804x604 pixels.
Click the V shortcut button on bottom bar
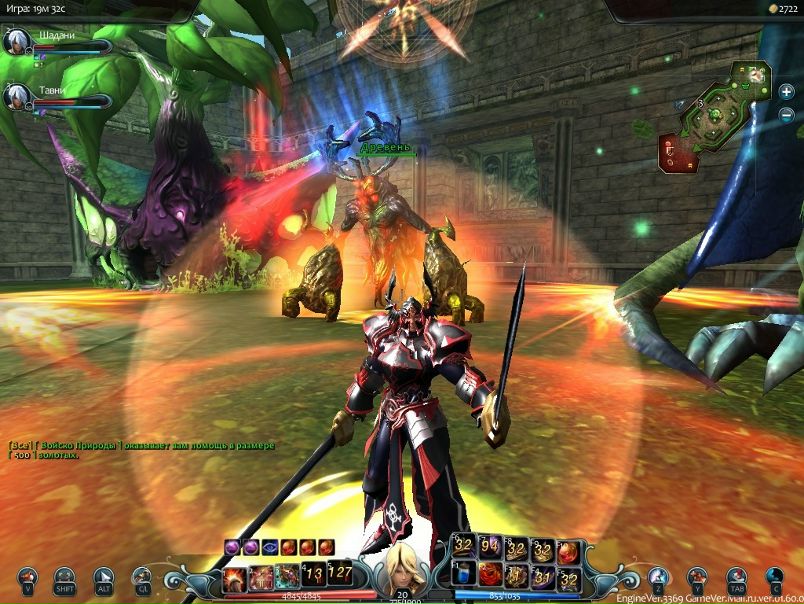28,578
